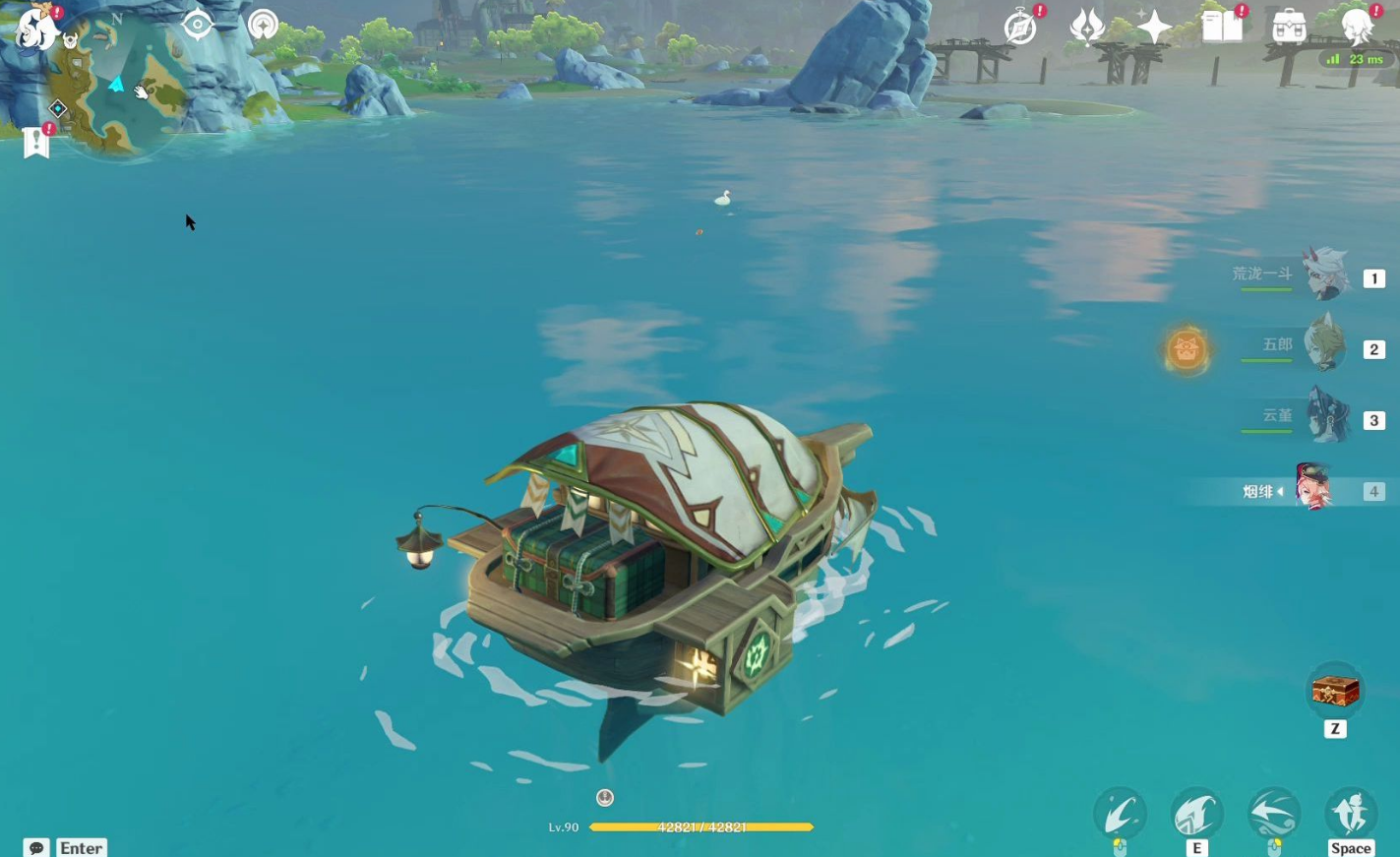1400x857 pixels.
Task: Open the winged emblem icon
Action: coord(1087,28)
